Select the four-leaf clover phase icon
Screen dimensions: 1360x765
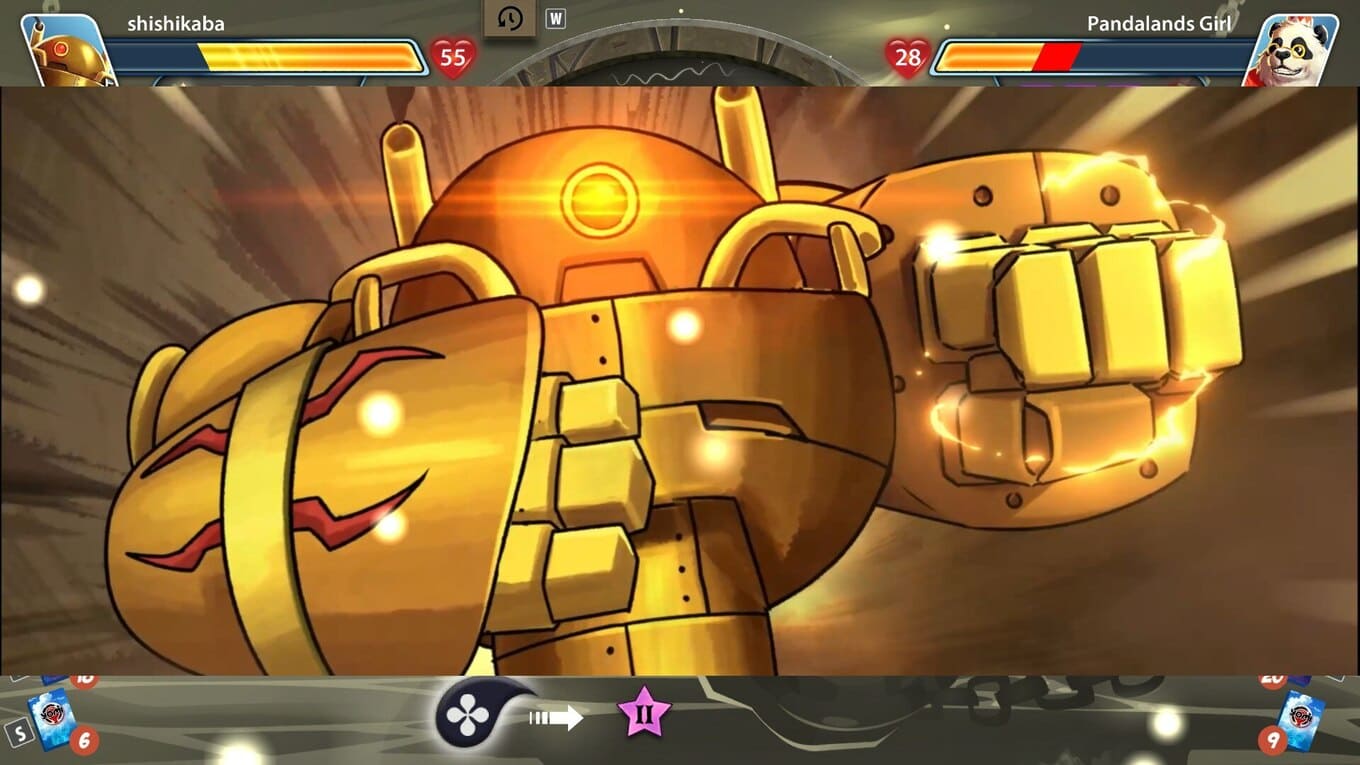(x=468, y=715)
